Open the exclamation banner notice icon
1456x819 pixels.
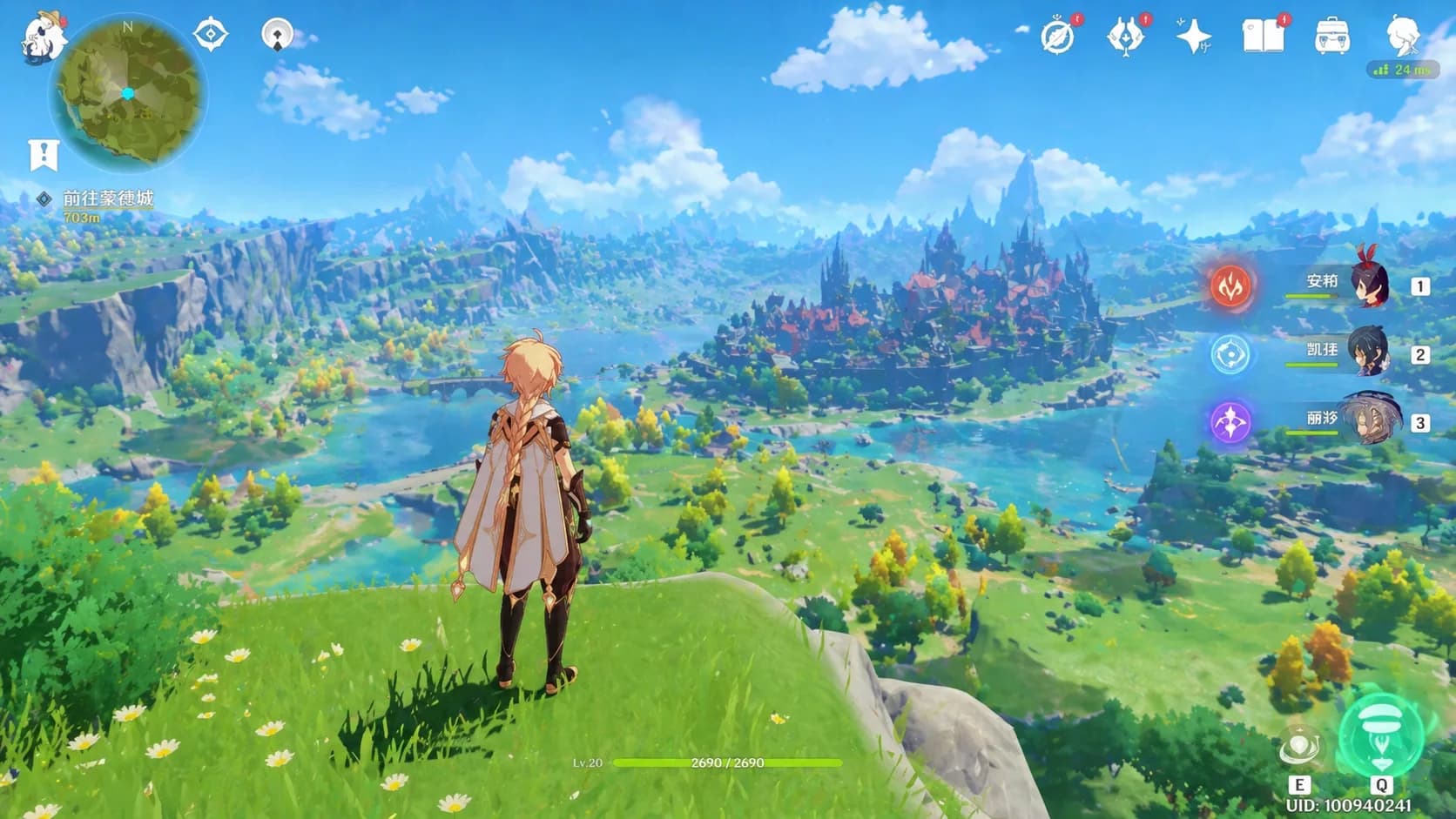(x=43, y=155)
